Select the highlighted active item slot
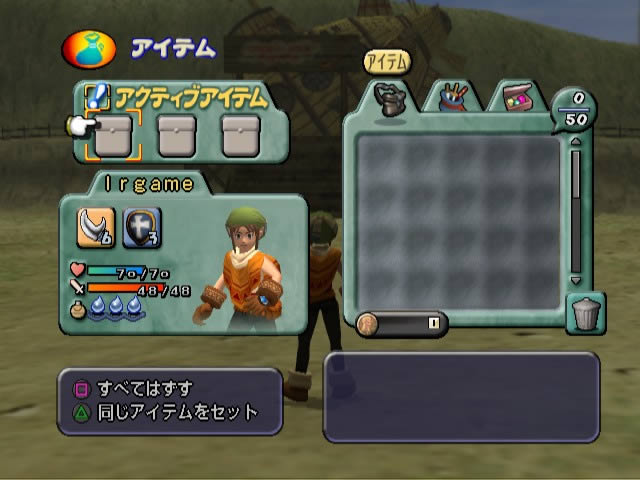 113,135
